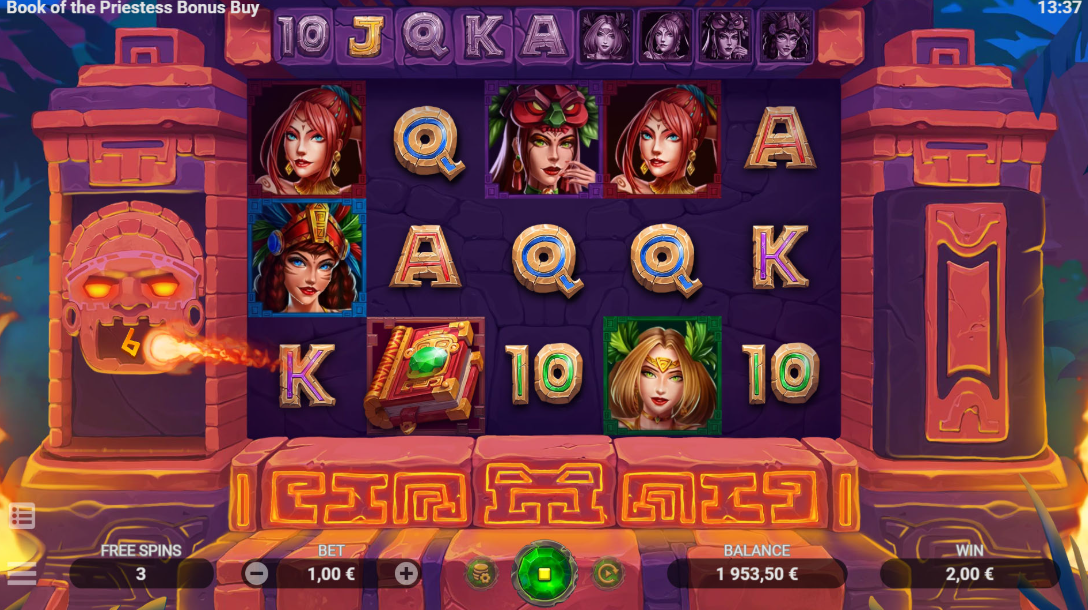Open the coin bet settings icon
This screenshot has width=1088, height=610.
click(x=481, y=574)
